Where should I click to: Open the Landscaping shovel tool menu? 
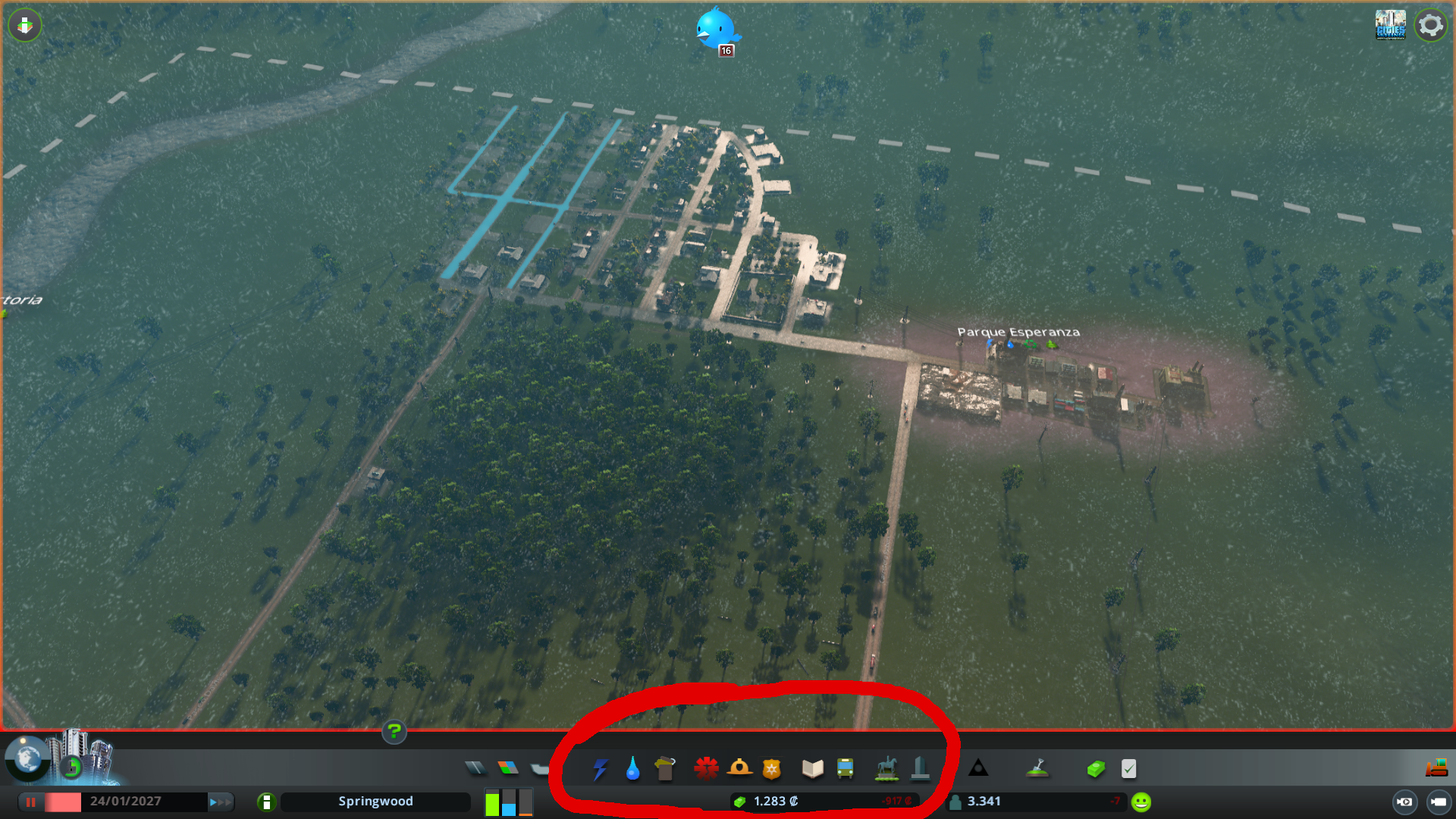pyautogui.click(x=1039, y=768)
